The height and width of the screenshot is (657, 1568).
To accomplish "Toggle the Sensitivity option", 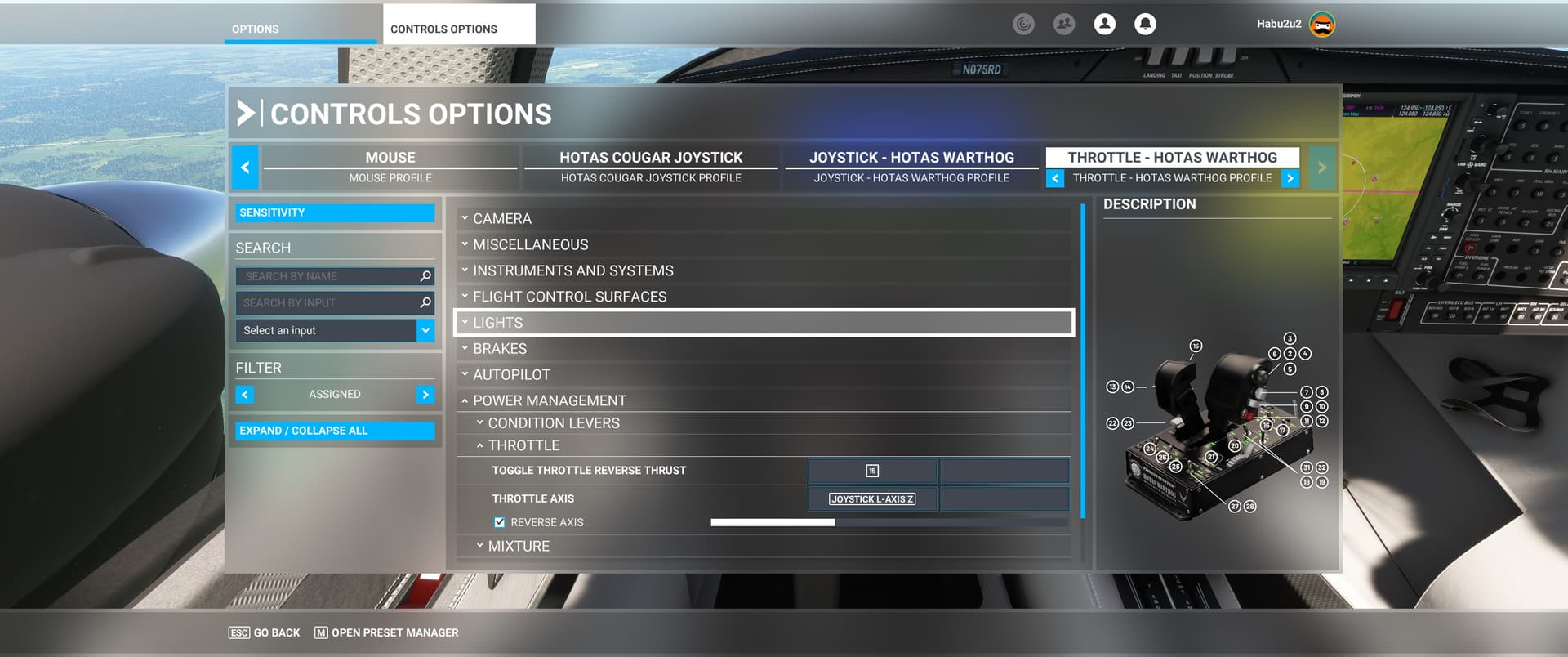I will point(335,212).
